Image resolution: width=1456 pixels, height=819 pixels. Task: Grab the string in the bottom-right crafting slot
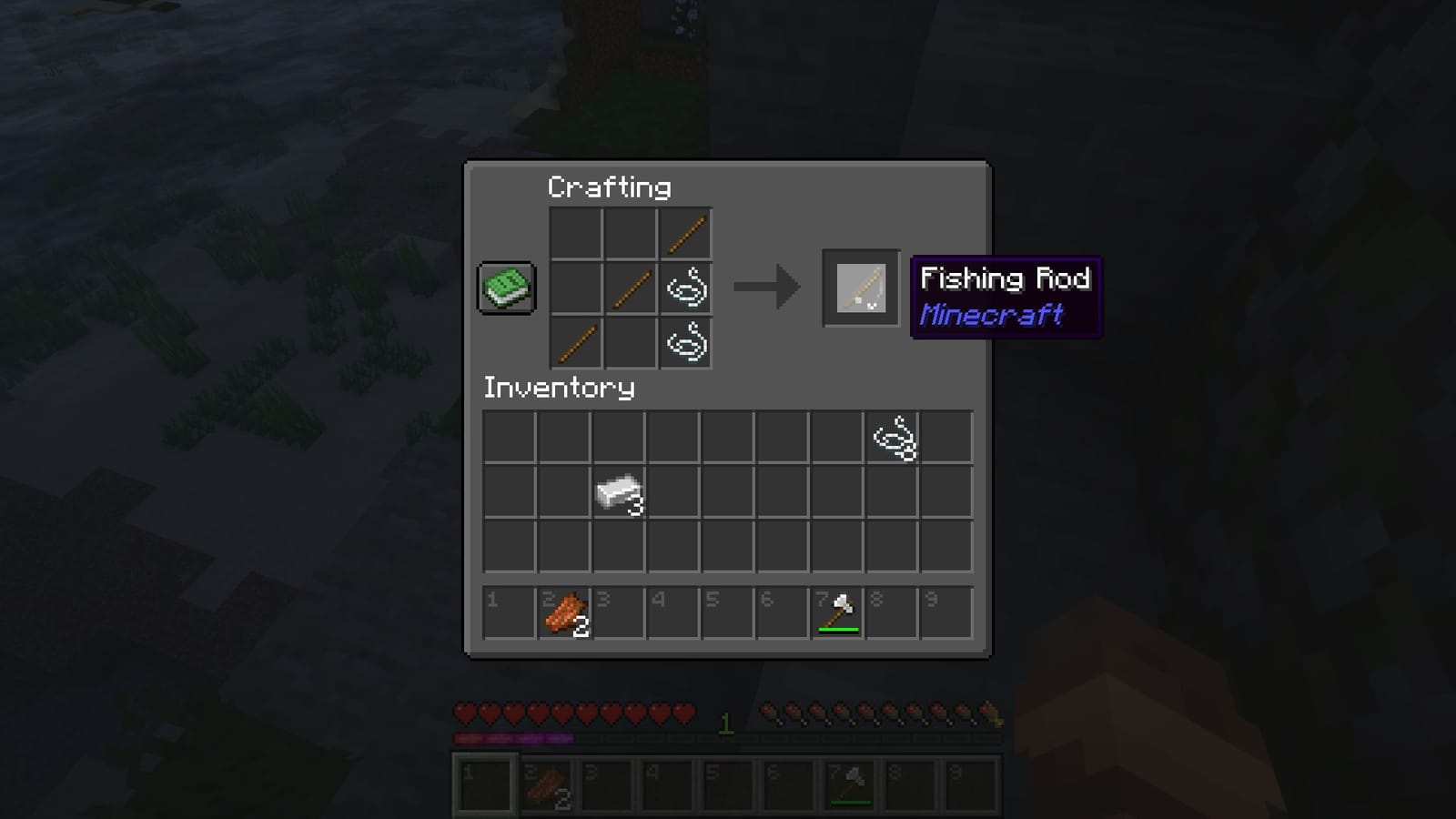684,343
